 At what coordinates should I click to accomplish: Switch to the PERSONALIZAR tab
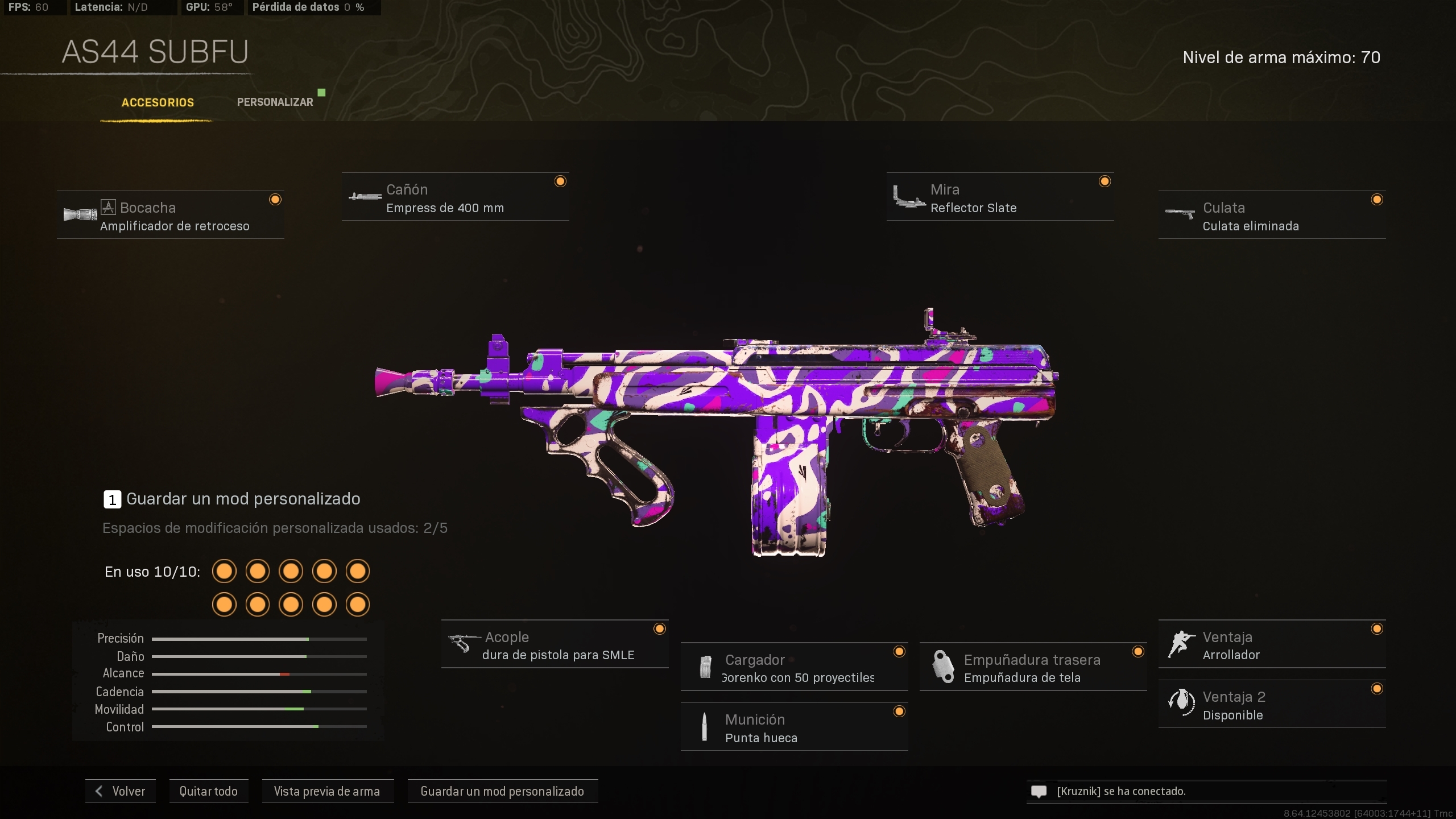(275, 101)
